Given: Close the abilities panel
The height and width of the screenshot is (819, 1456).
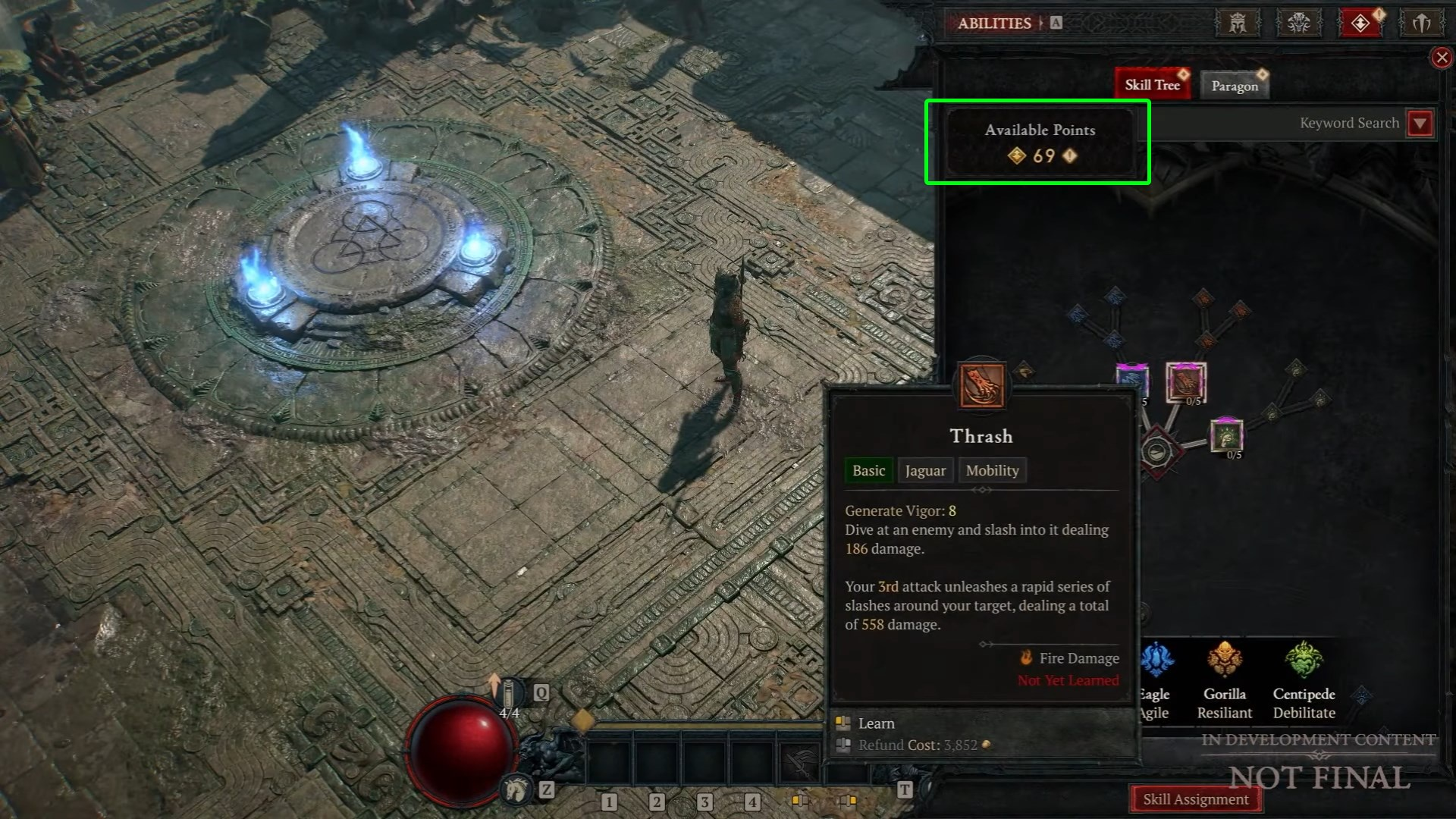Looking at the screenshot, I should pos(1442,58).
